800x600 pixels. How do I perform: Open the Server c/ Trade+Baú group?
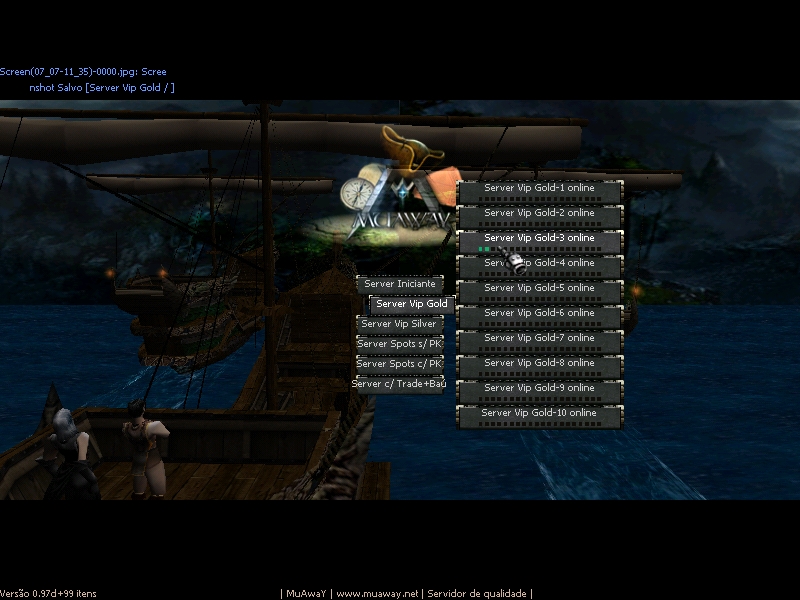(x=399, y=384)
